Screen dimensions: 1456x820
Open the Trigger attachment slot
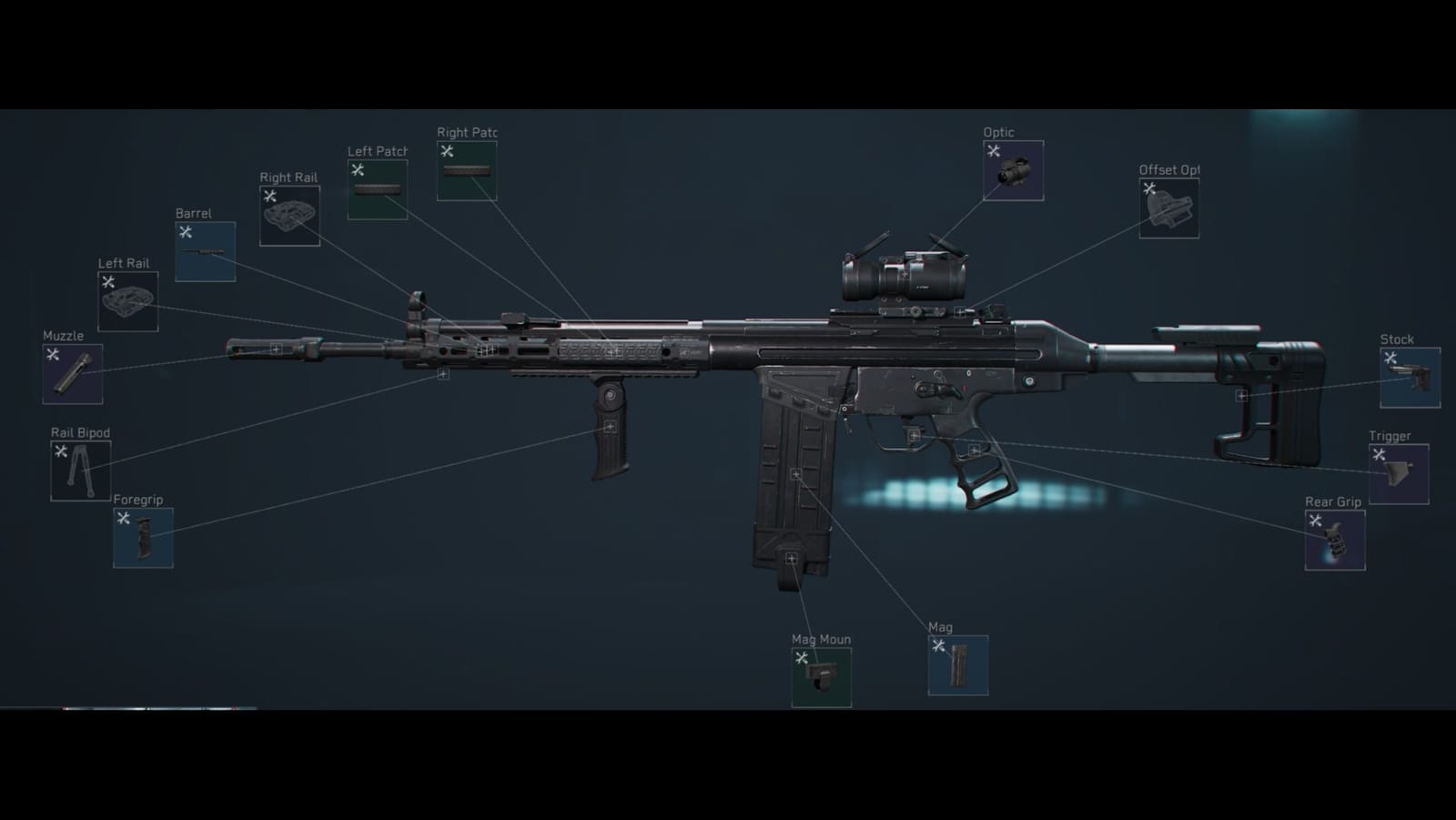1398,474
